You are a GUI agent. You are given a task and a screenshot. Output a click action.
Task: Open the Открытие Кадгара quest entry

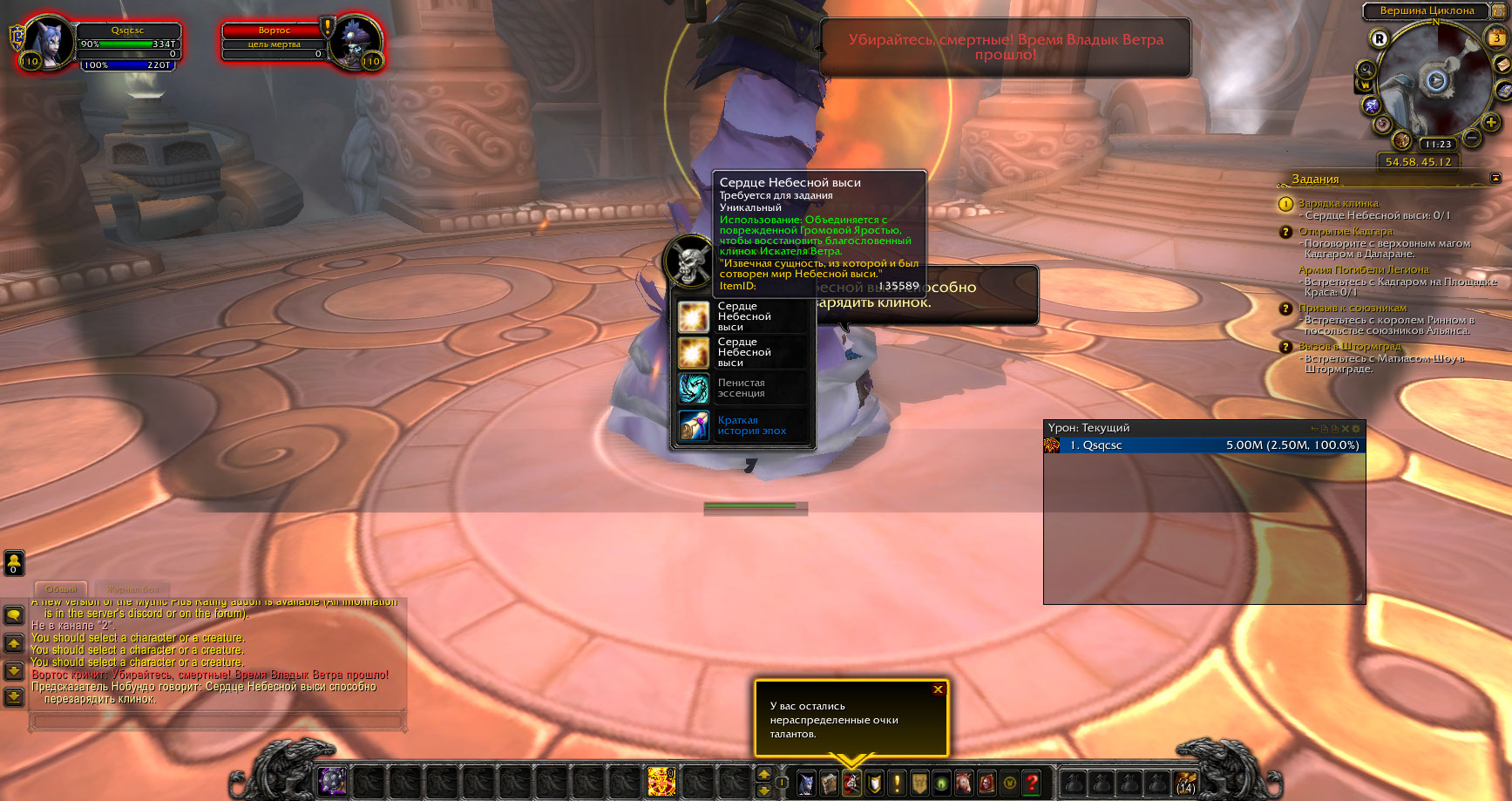tap(1346, 232)
